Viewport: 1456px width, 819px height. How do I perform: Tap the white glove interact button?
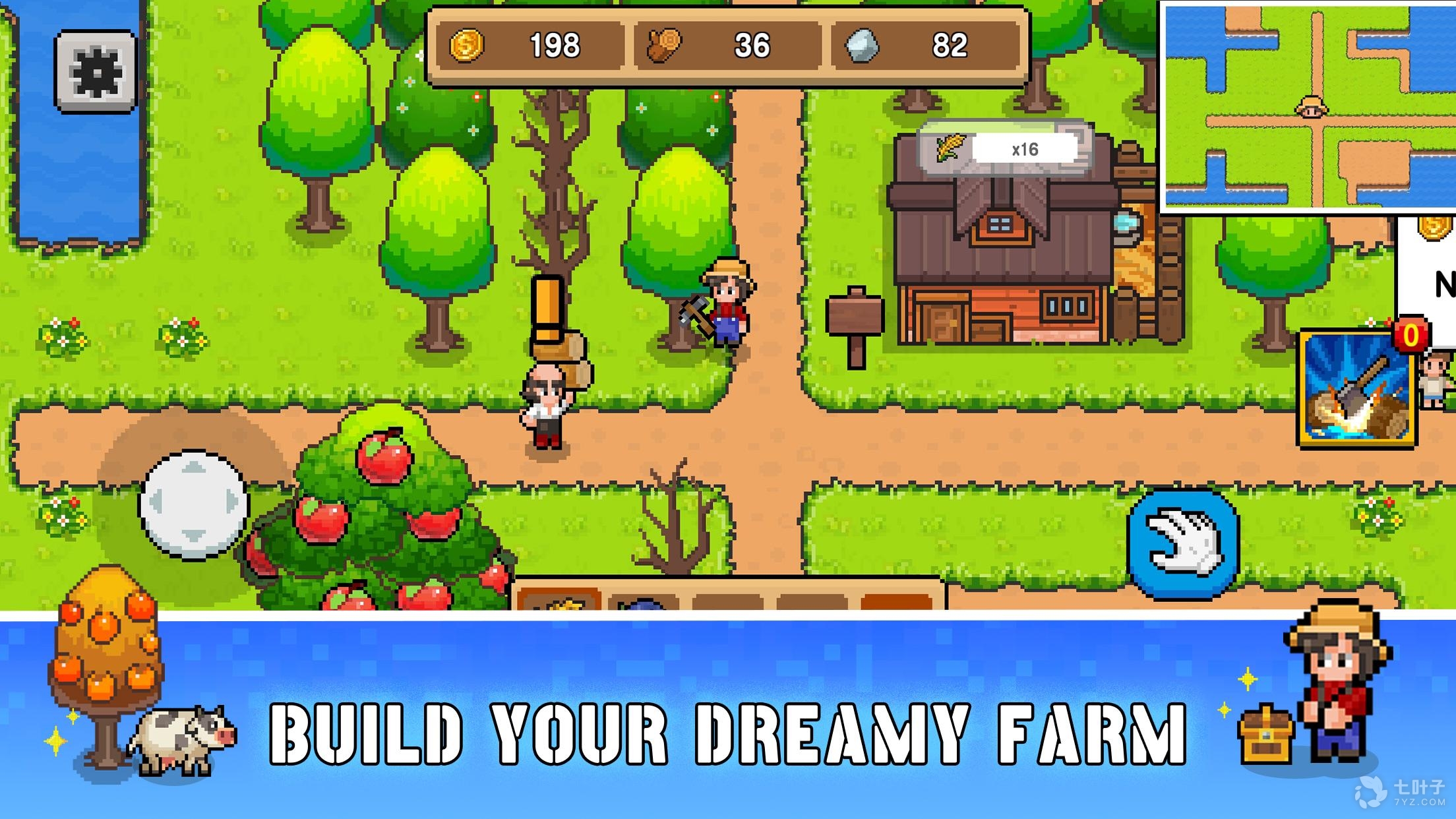click(x=1184, y=545)
